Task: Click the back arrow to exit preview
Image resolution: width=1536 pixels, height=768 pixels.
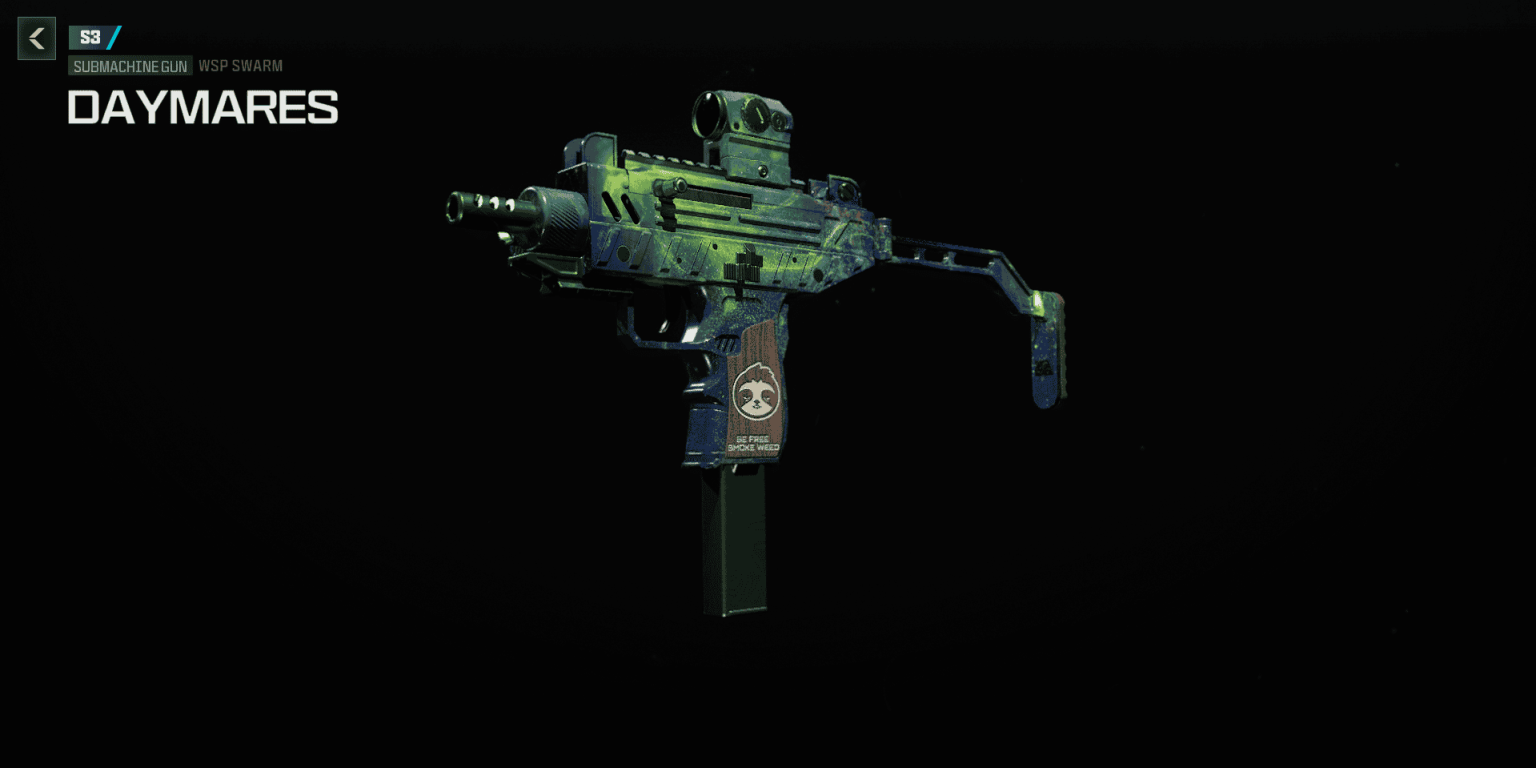Action: [36, 38]
